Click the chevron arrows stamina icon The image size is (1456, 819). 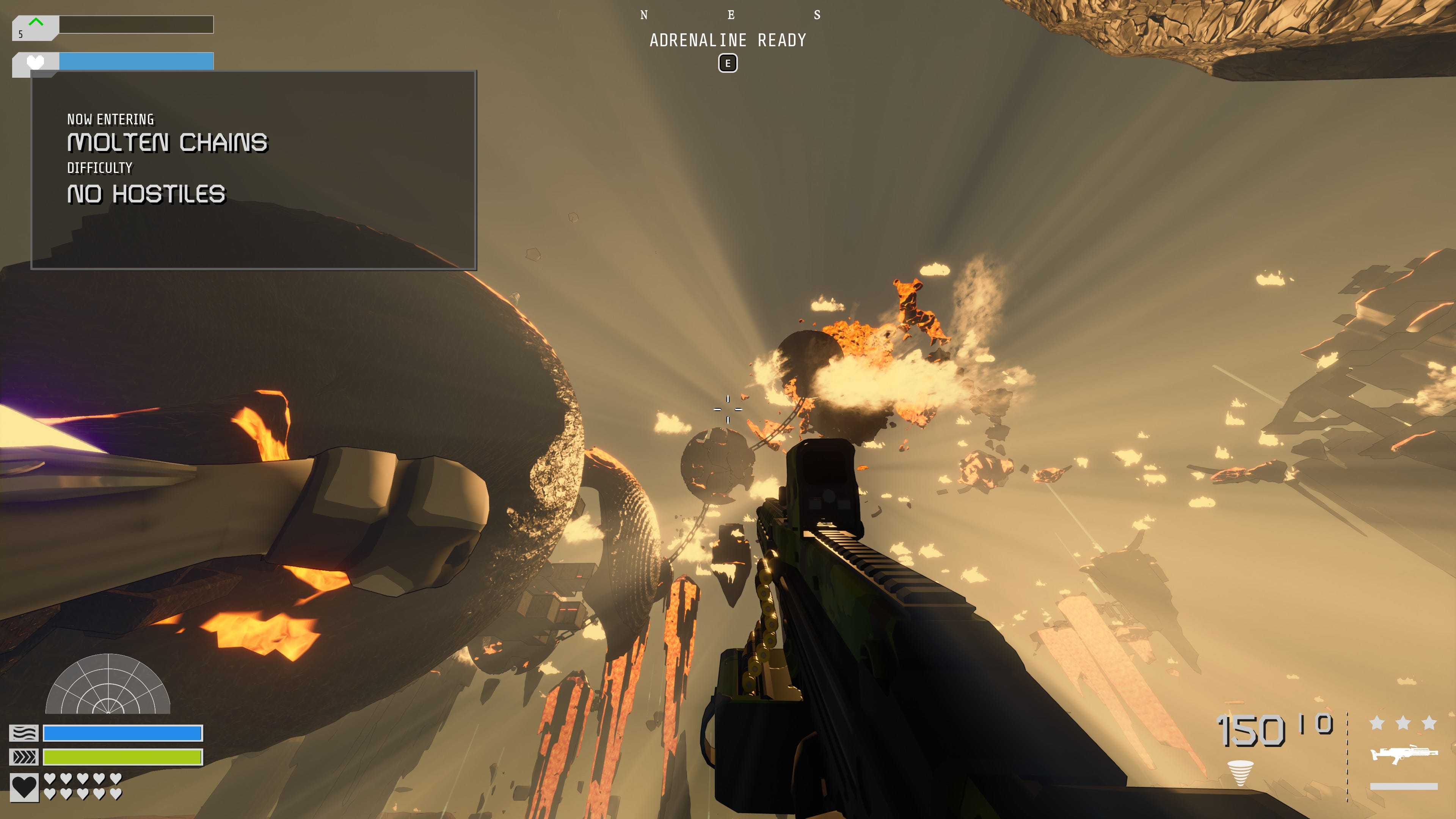coord(24,757)
